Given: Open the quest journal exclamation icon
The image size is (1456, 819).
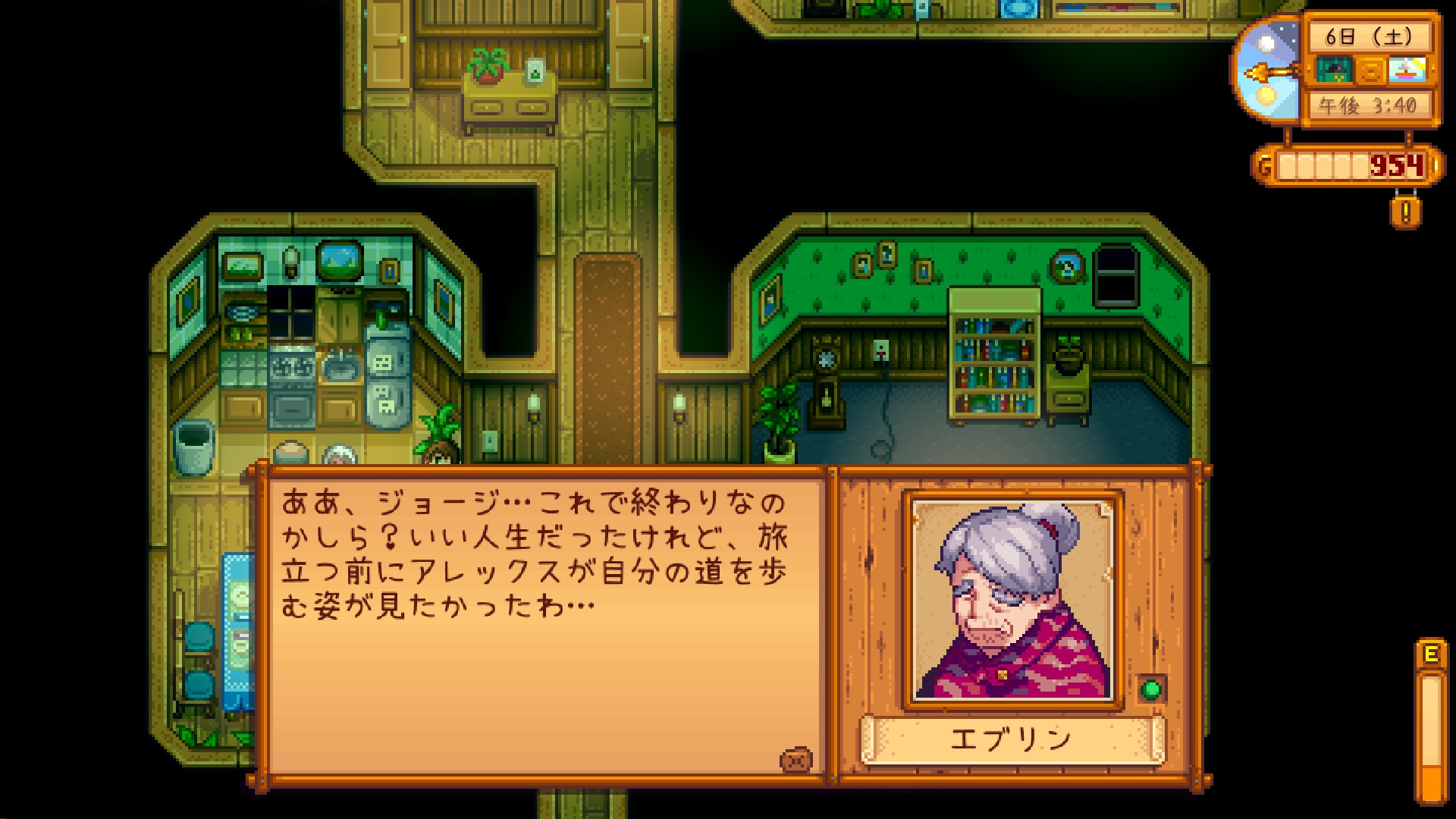Looking at the screenshot, I should click(x=1405, y=212).
